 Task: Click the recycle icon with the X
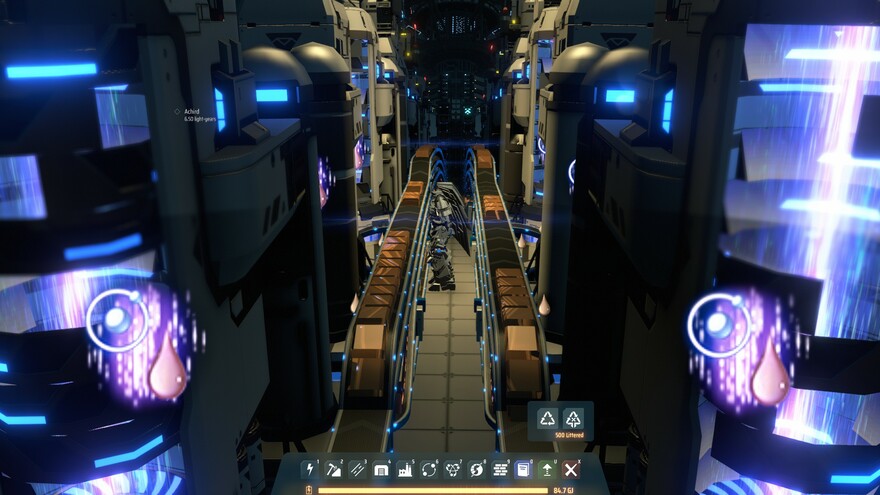point(573,418)
